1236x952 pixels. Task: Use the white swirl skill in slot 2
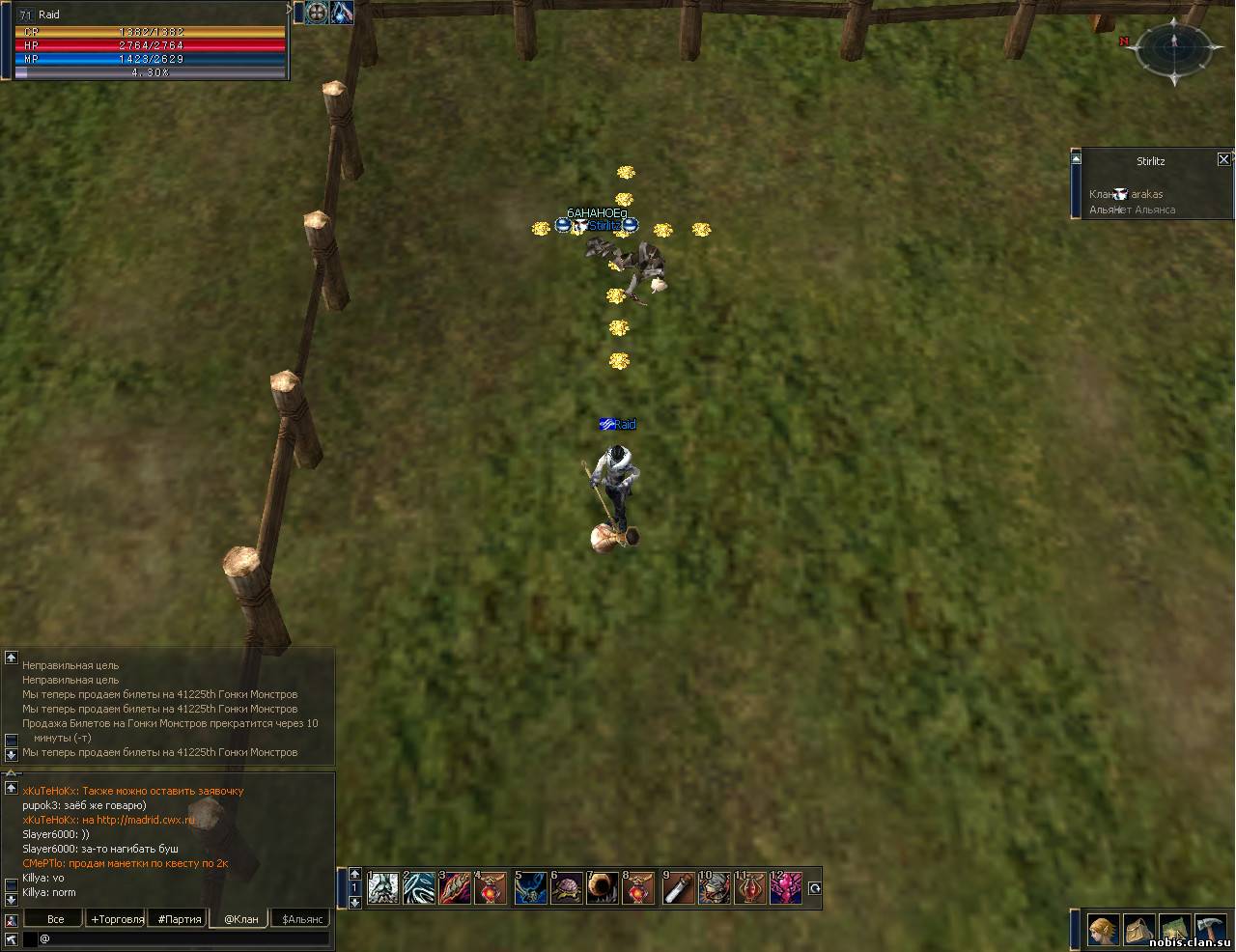pos(419,888)
